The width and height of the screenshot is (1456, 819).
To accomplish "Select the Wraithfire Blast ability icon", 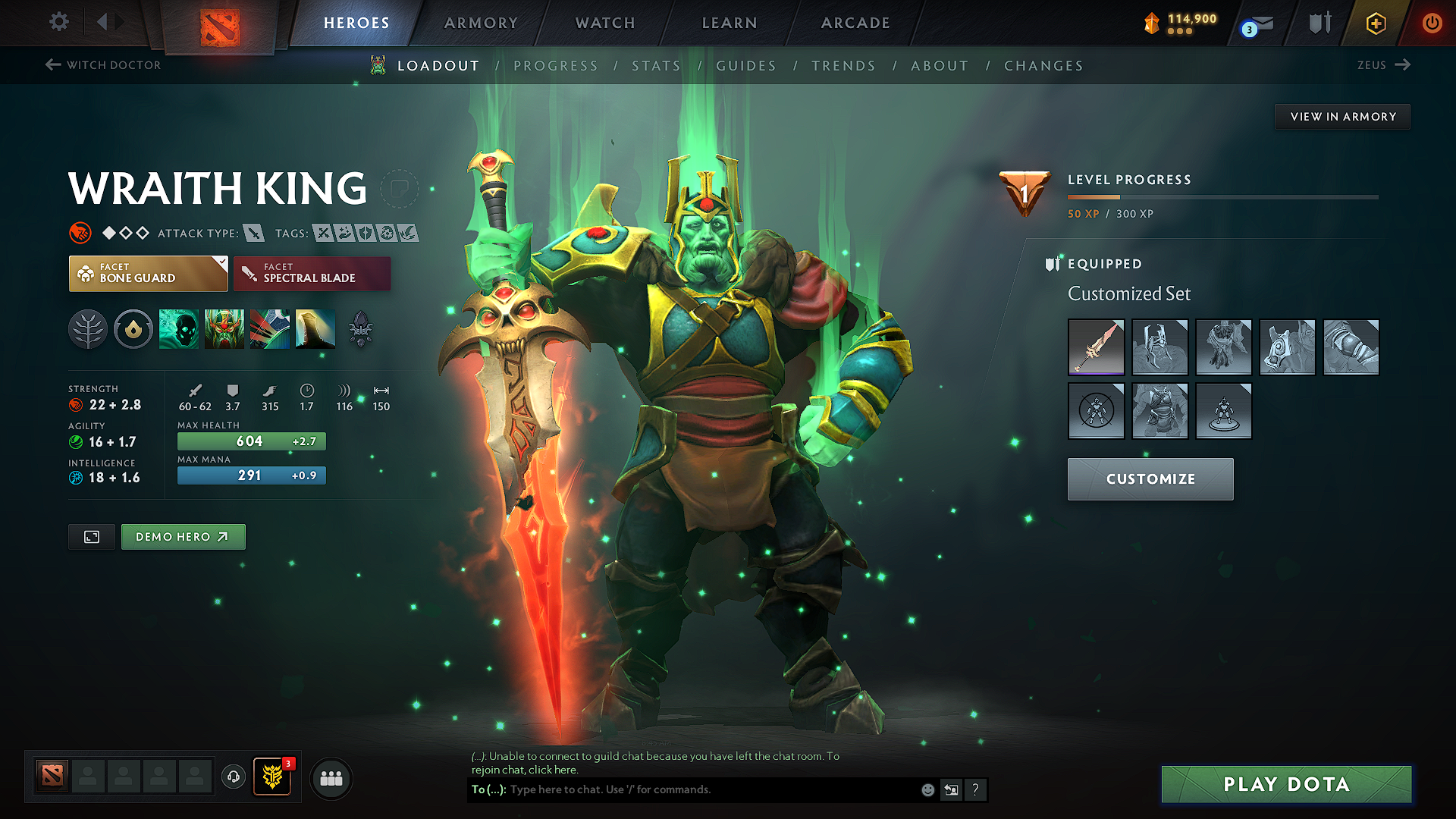I will pos(179,329).
